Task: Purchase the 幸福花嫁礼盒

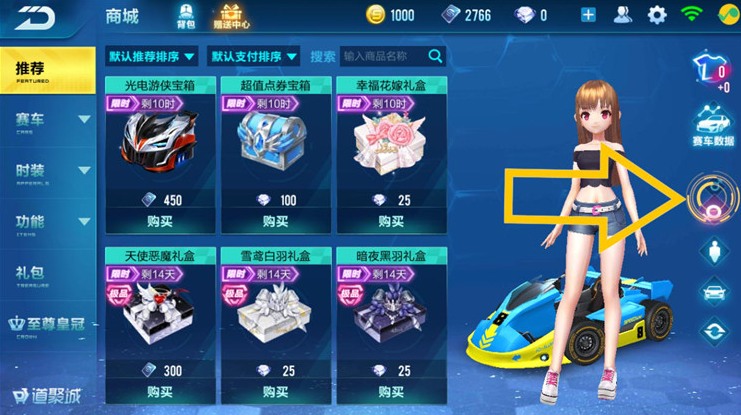Action: (390, 223)
